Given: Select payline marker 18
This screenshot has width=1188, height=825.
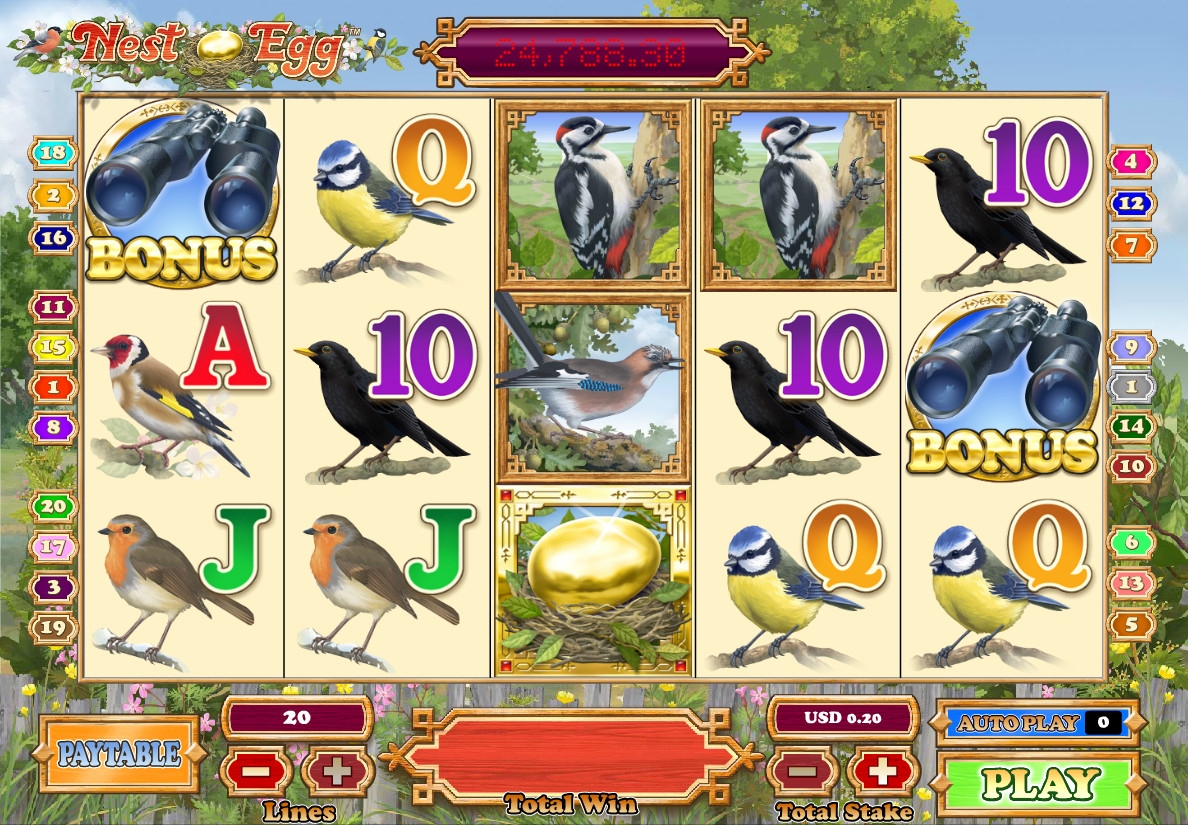Looking at the screenshot, I should pyautogui.click(x=53, y=153).
